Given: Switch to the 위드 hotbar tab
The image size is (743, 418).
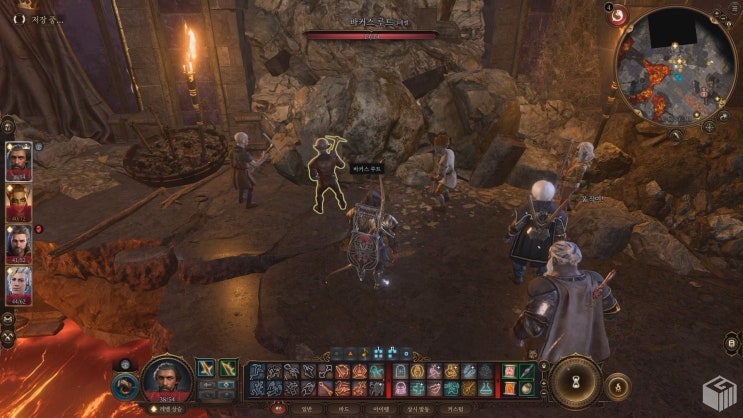Looking at the screenshot, I should pos(345,408).
